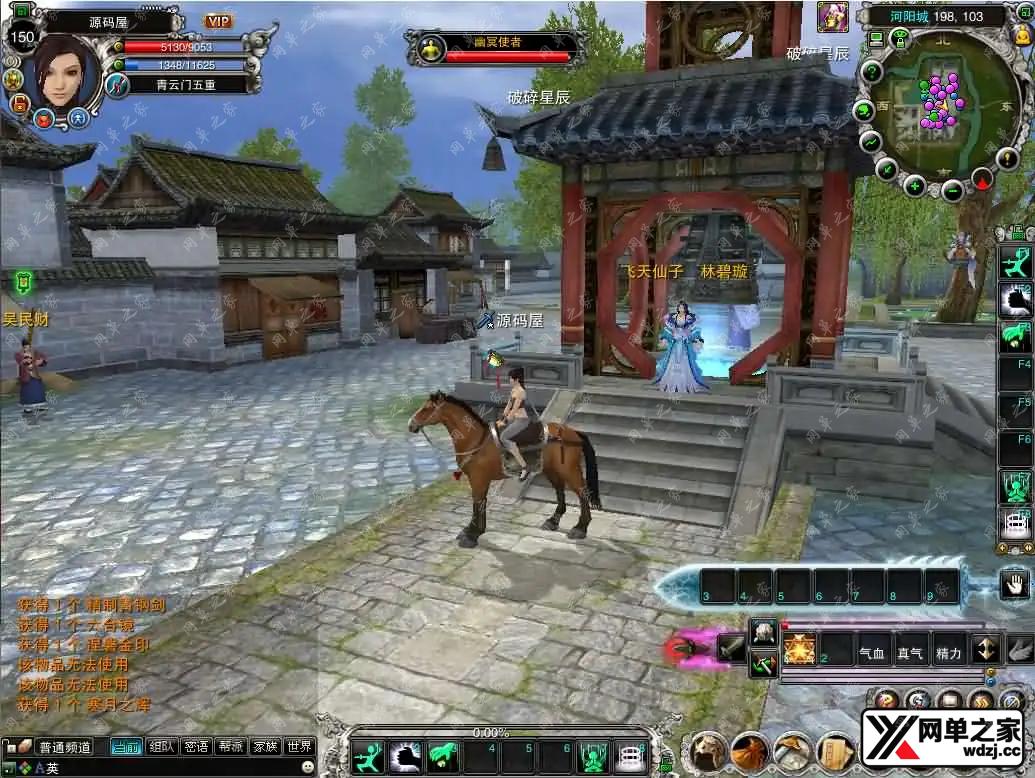Select the 幽冥使者 target frame
Image resolution: width=1035 pixels, height=778 pixels.
click(497, 47)
